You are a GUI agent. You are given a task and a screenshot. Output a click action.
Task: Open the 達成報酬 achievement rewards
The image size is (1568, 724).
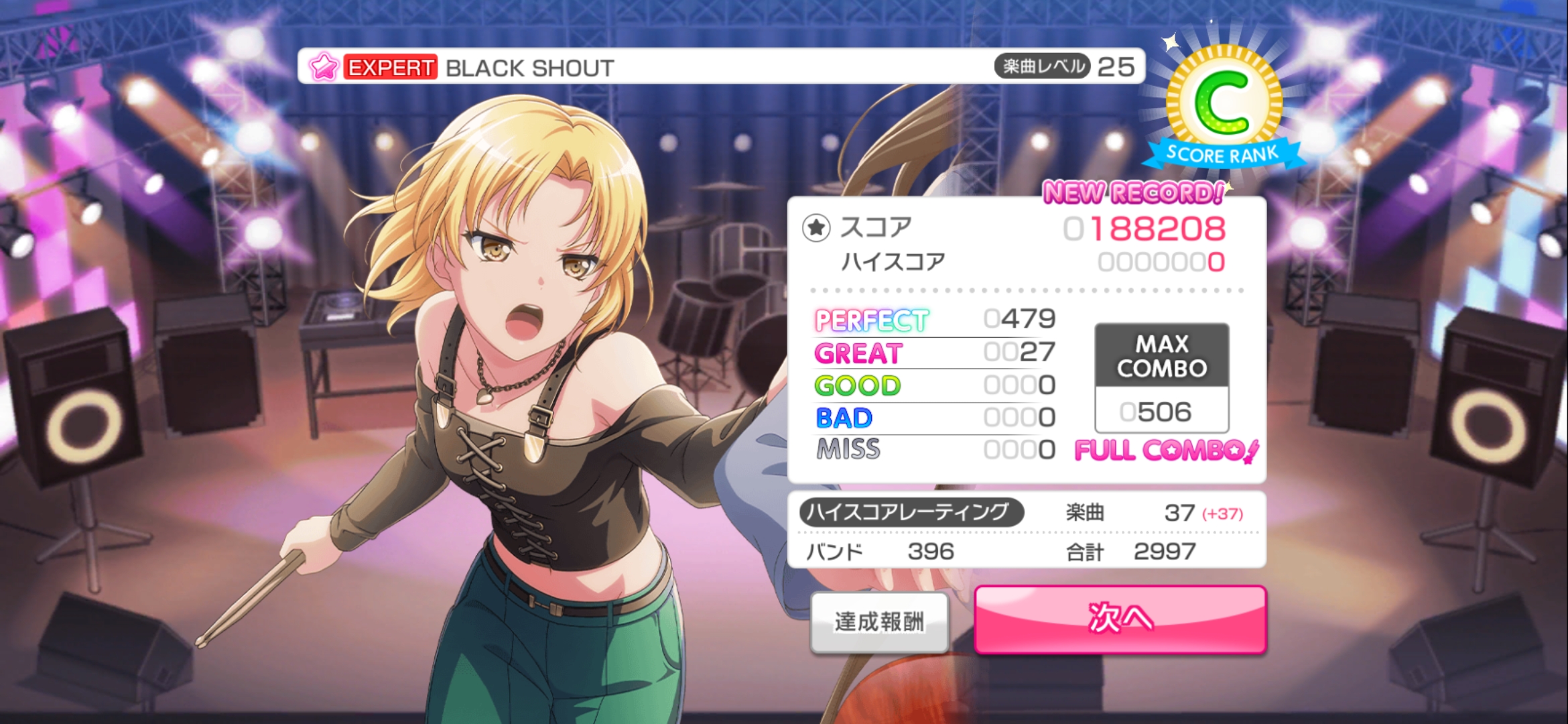[879, 621]
